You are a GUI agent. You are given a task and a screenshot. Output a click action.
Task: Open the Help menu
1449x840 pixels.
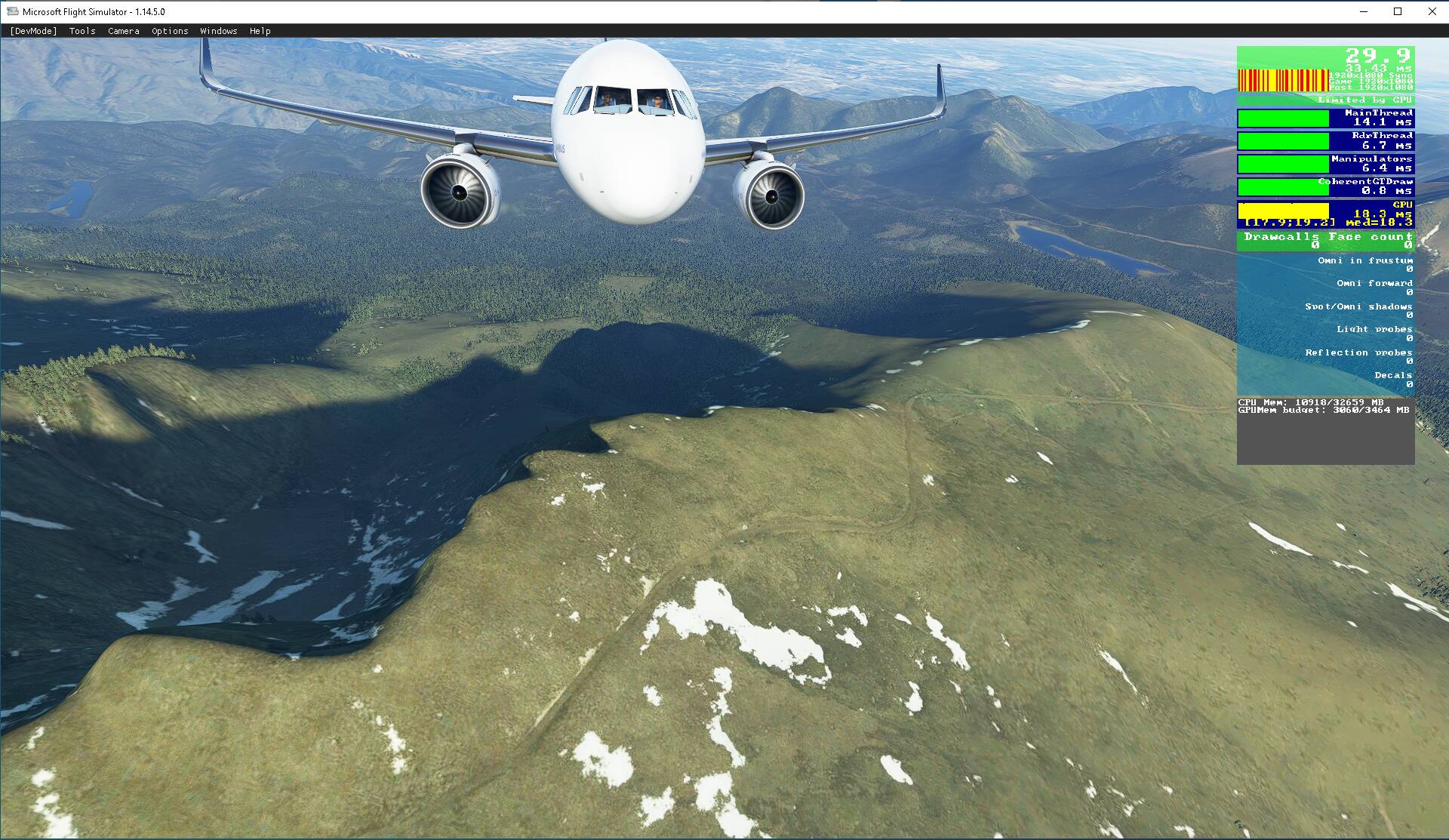tap(260, 31)
